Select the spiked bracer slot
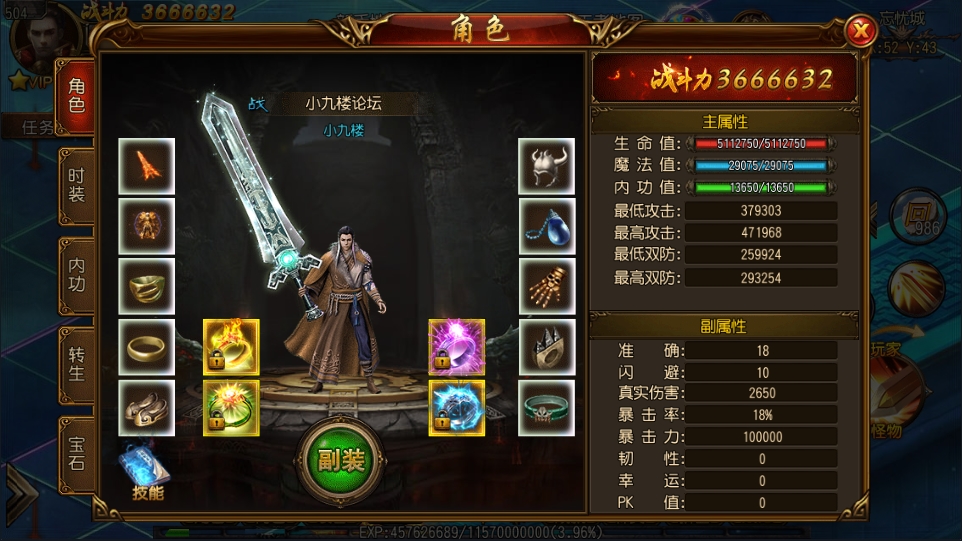Image resolution: width=962 pixels, height=541 pixels. (547, 347)
